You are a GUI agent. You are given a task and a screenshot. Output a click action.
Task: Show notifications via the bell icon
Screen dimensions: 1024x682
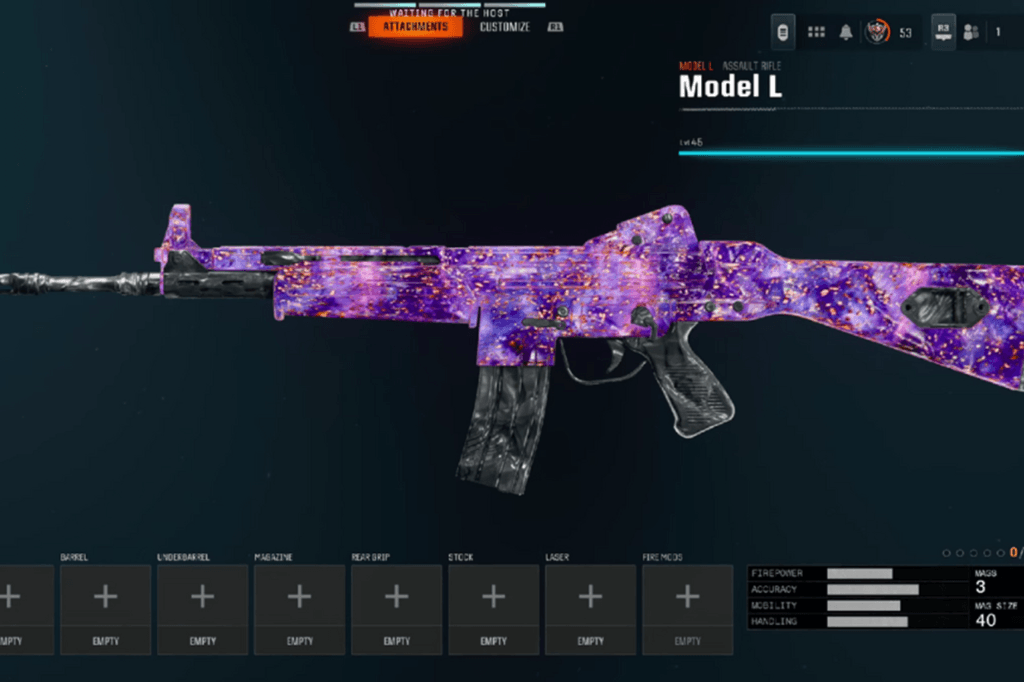tap(846, 32)
